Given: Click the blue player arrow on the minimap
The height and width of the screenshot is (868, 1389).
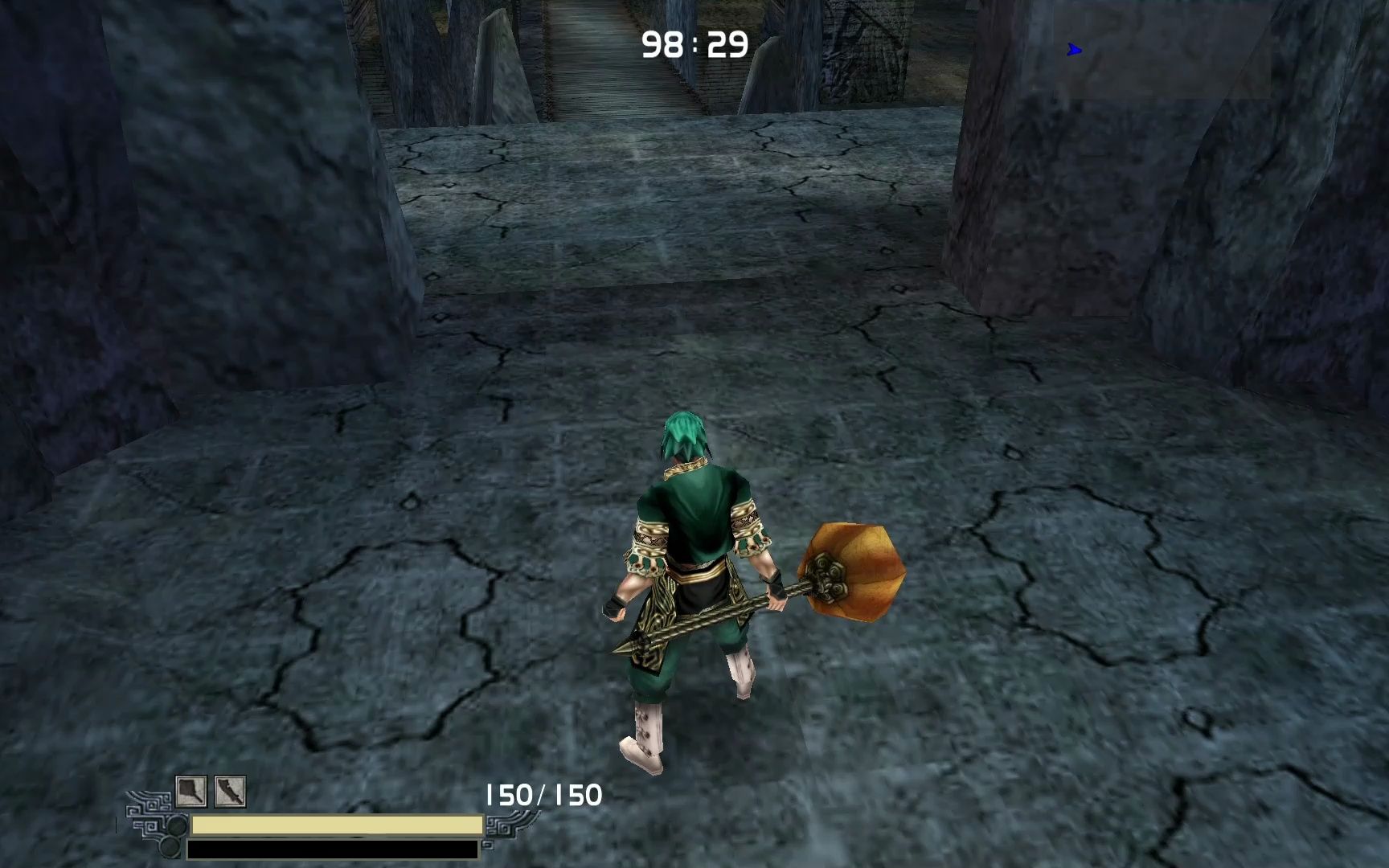Looking at the screenshot, I should 1074,51.
